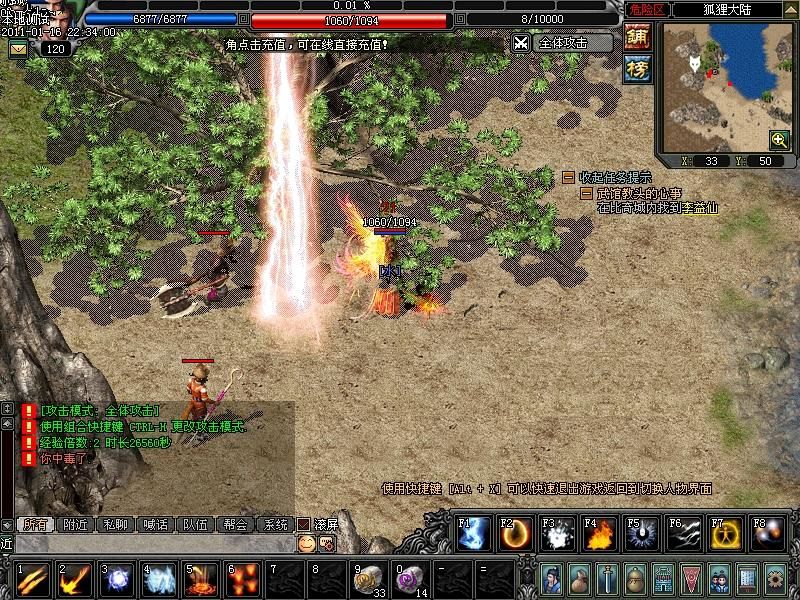The width and height of the screenshot is (800, 600).
Task: Open the smiley emoticon picker
Action: (306, 543)
